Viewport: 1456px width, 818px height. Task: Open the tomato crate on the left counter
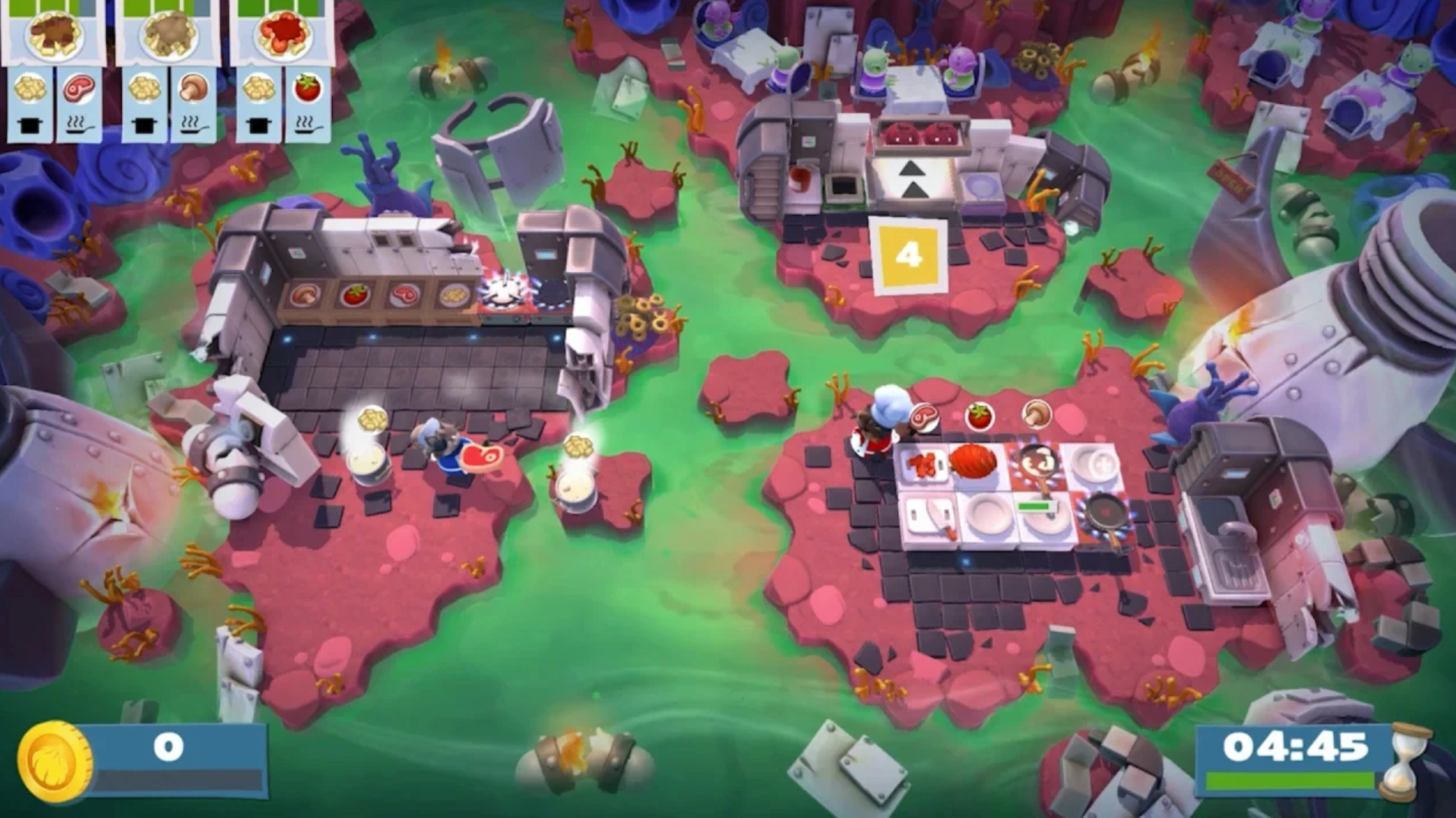[356, 294]
